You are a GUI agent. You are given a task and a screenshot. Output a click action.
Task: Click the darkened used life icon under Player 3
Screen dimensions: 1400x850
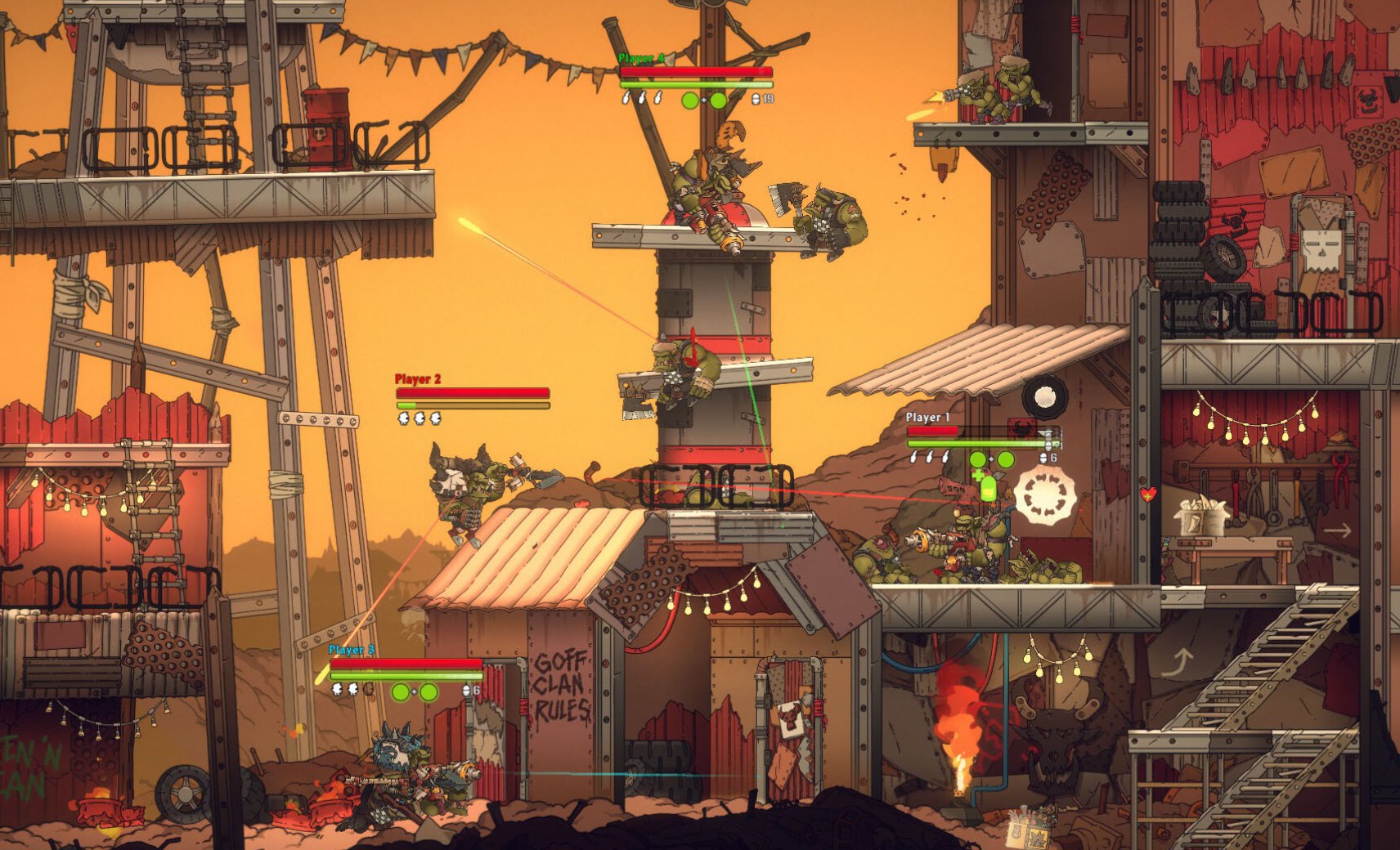tap(369, 690)
